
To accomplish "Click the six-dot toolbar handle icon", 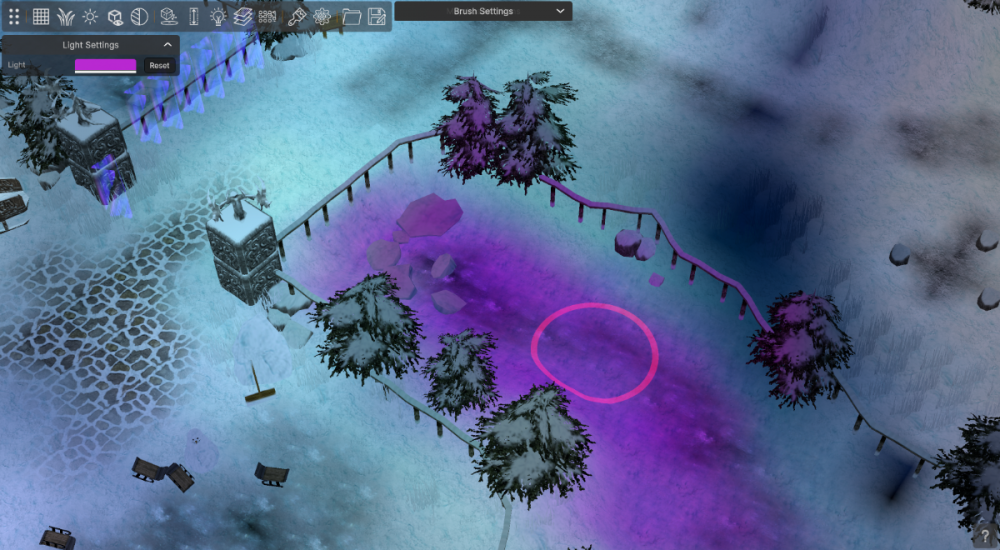I will click(x=14, y=16).
